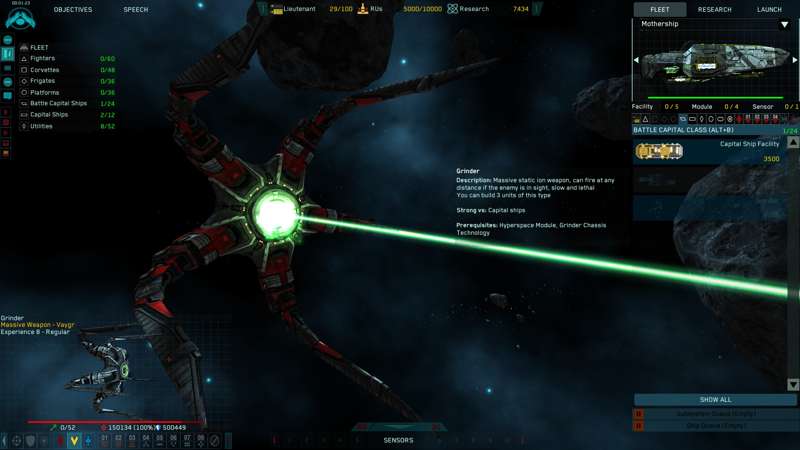Click the Show All button
Image resolution: width=800 pixels, height=450 pixels.
715,399
